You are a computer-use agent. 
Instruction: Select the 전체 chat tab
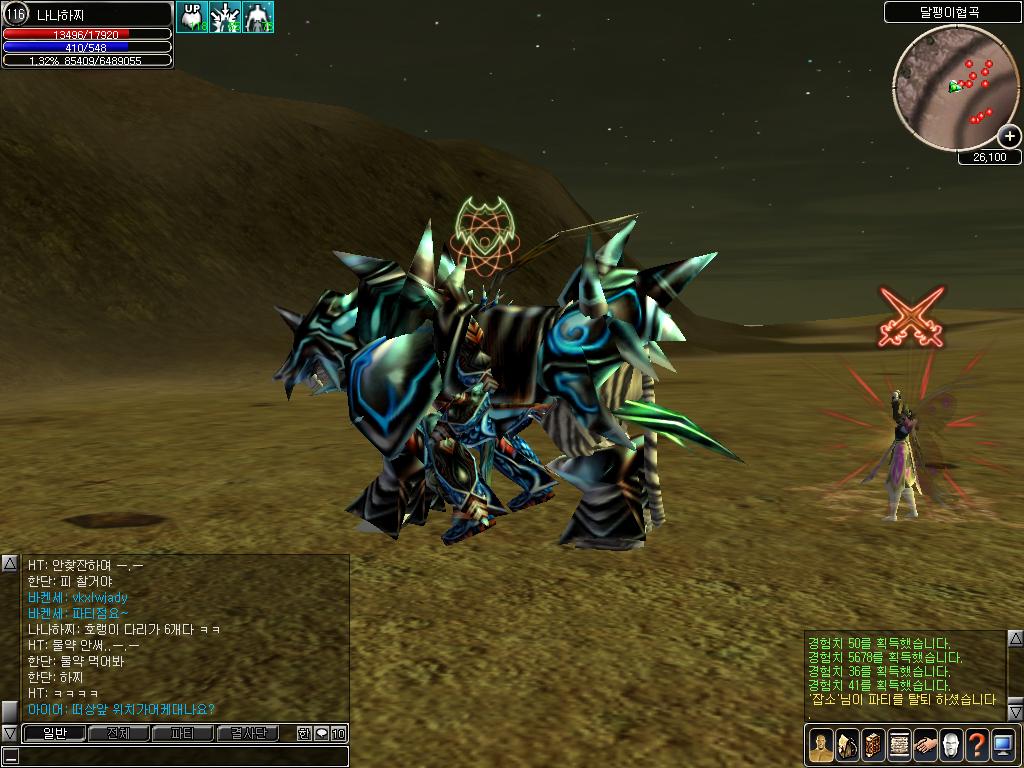118,734
